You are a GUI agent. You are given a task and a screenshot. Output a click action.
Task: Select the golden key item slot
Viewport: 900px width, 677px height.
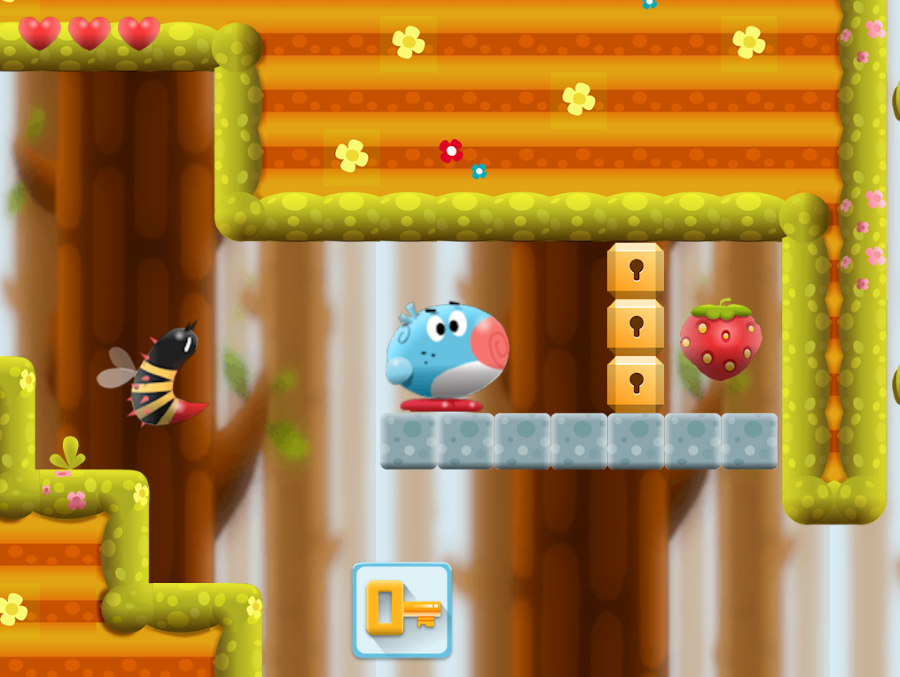tap(402, 609)
